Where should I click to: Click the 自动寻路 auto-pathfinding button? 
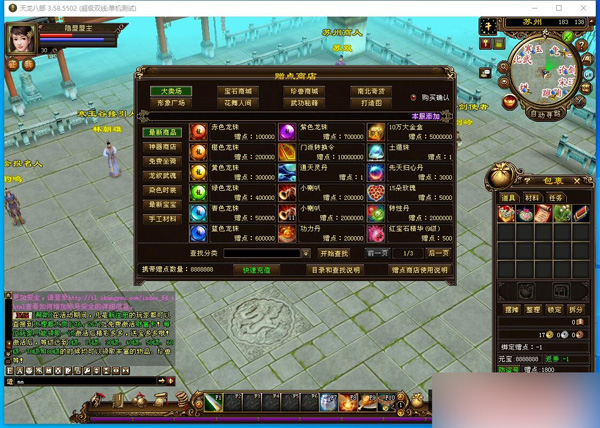[x=546, y=114]
